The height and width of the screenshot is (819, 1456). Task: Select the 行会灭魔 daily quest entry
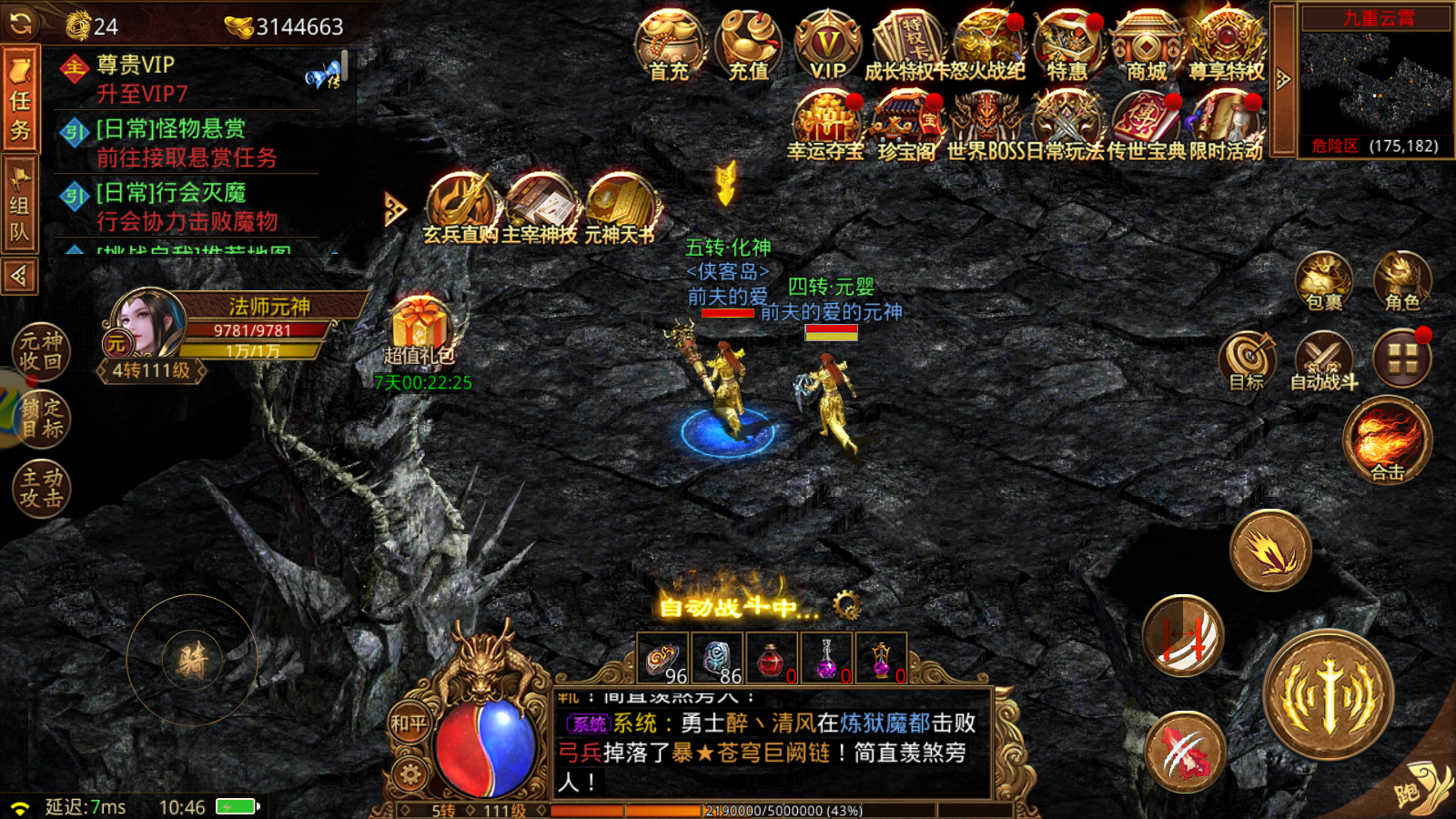(x=187, y=207)
